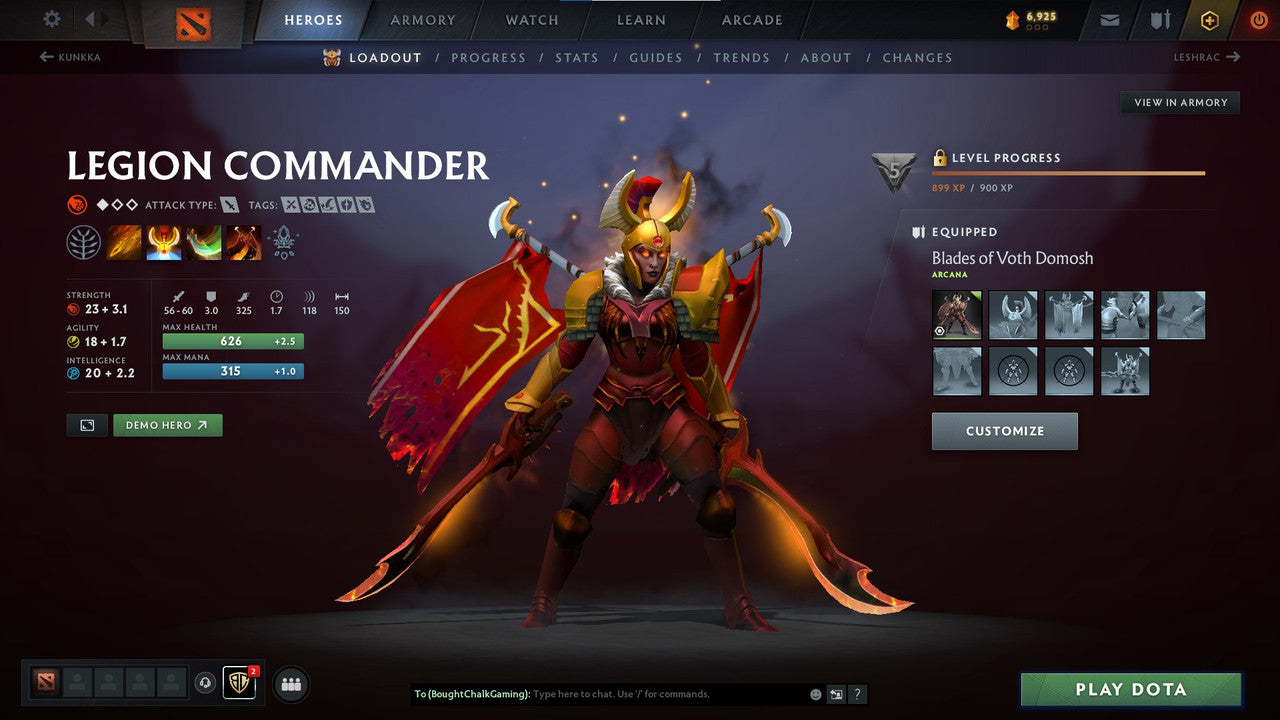This screenshot has width=1280, height=720.
Task: Select the Duel ability icon
Action: coord(245,241)
